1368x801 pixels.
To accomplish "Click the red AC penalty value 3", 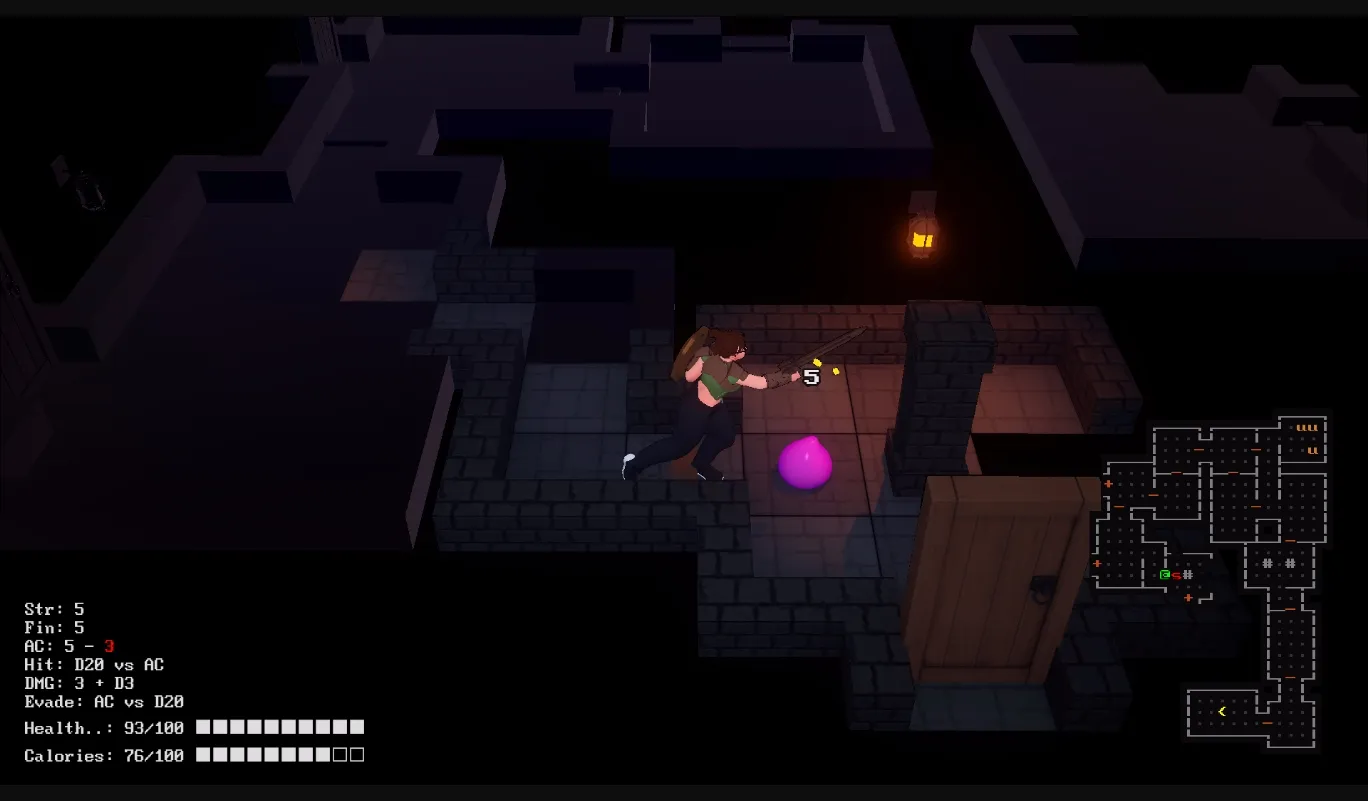I will click(110, 646).
